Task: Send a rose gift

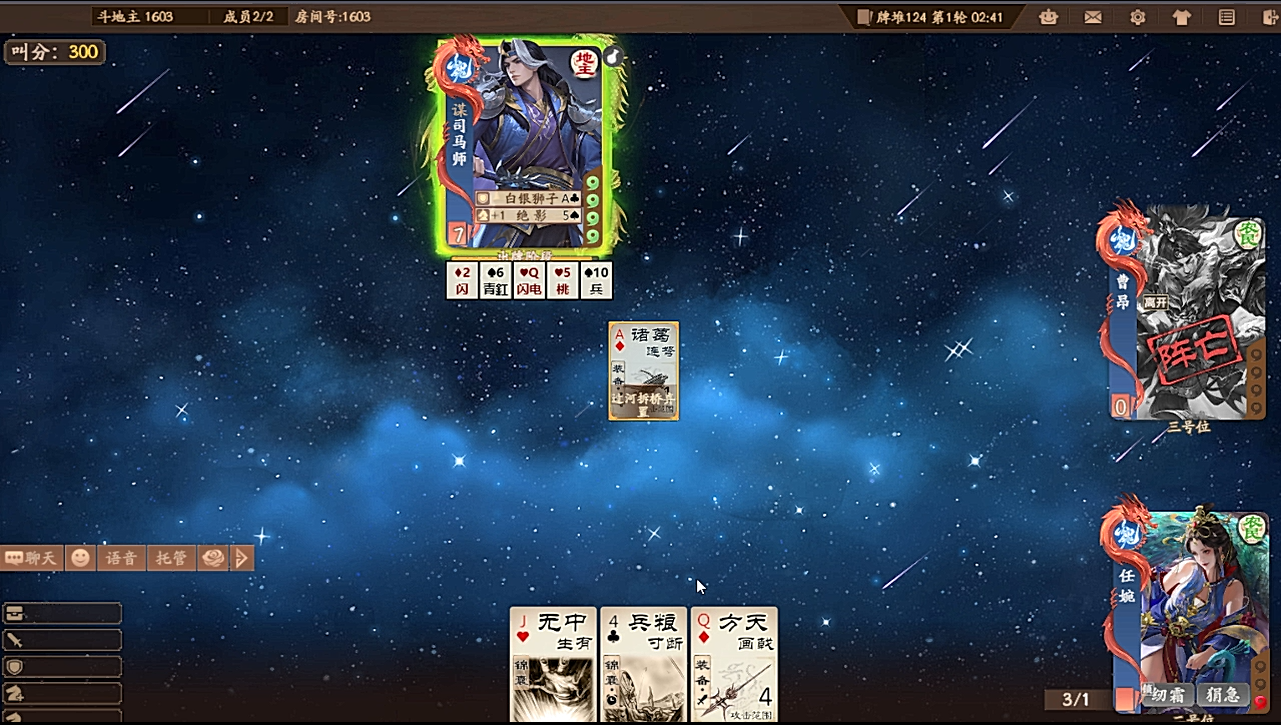Action: (x=213, y=558)
